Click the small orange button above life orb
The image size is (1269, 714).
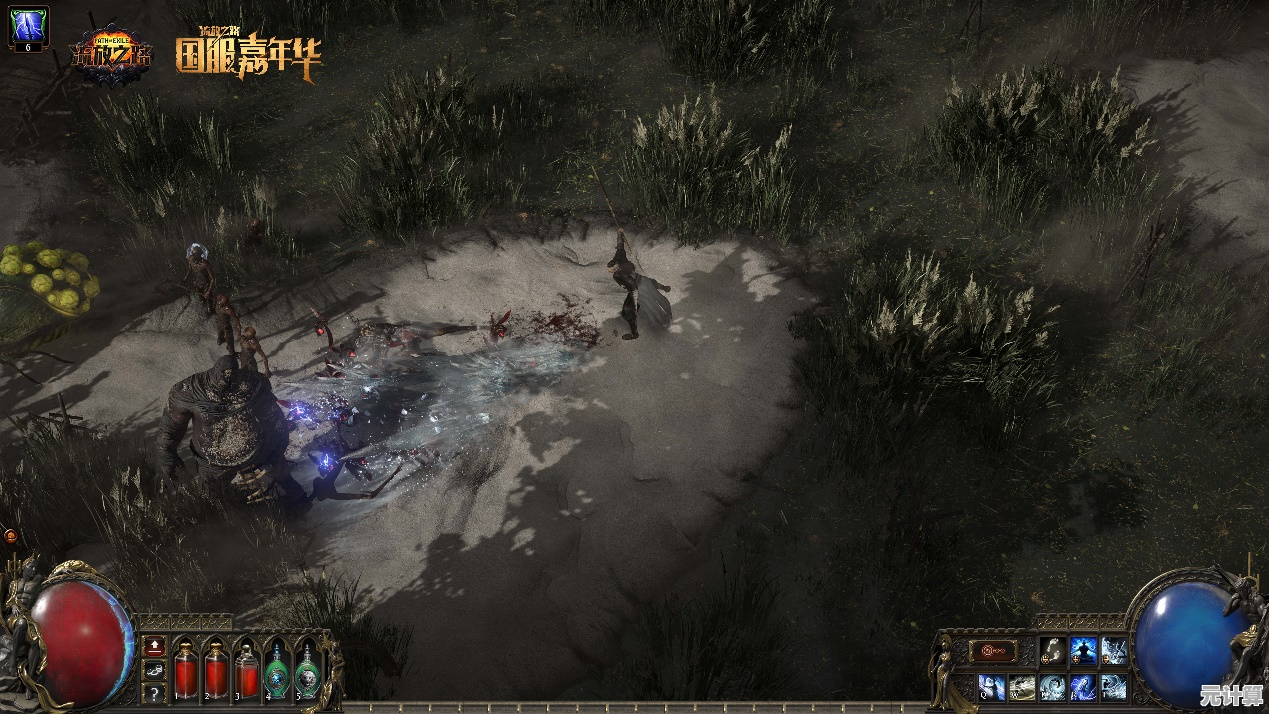point(11,536)
